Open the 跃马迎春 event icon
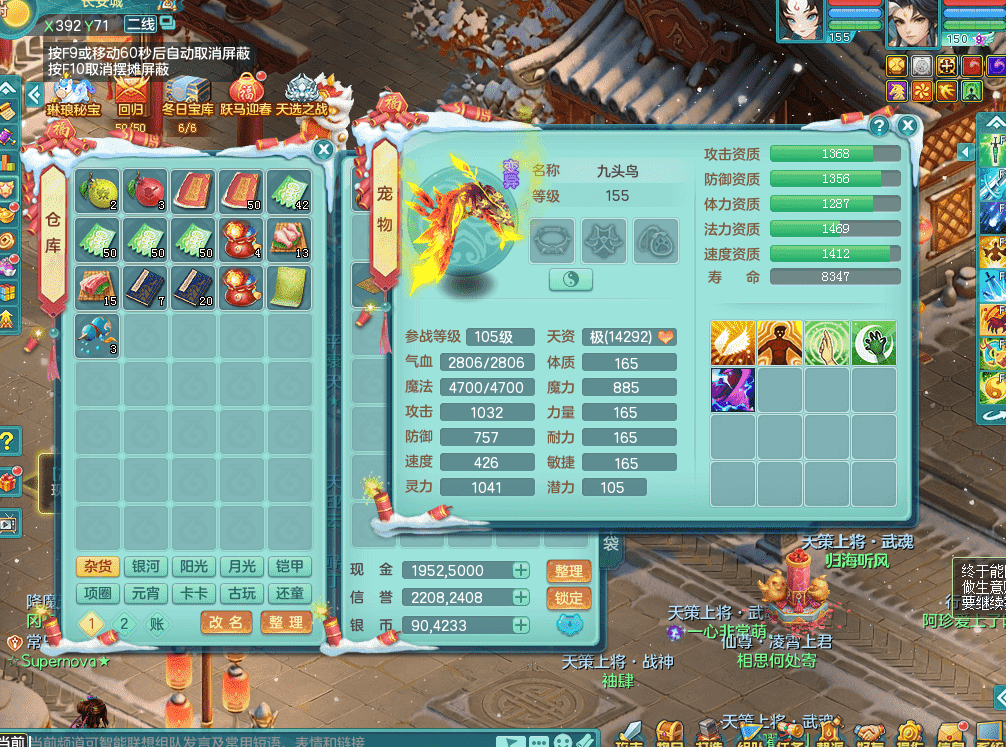Viewport: 1006px width, 747px height. pyautogui.click(x=245, y=98)
